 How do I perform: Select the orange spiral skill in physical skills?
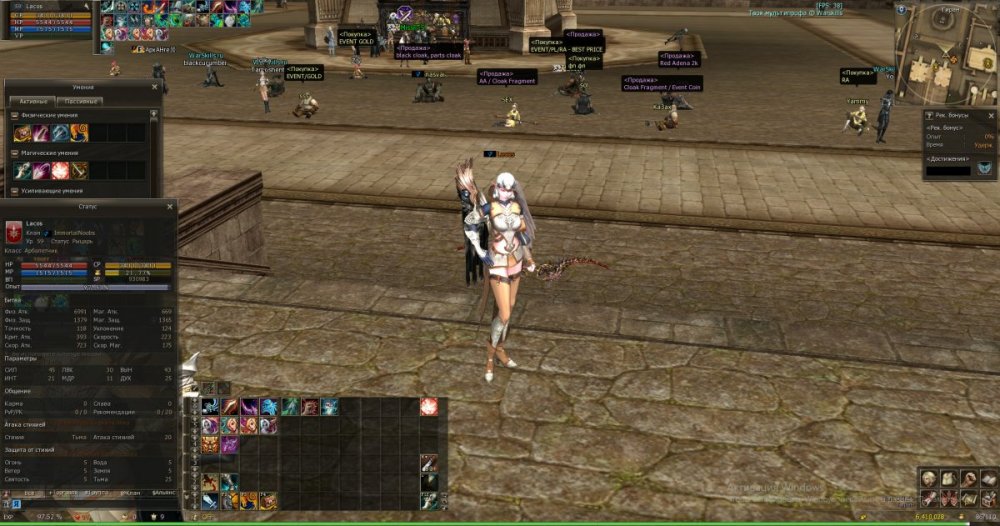point(79,133)
